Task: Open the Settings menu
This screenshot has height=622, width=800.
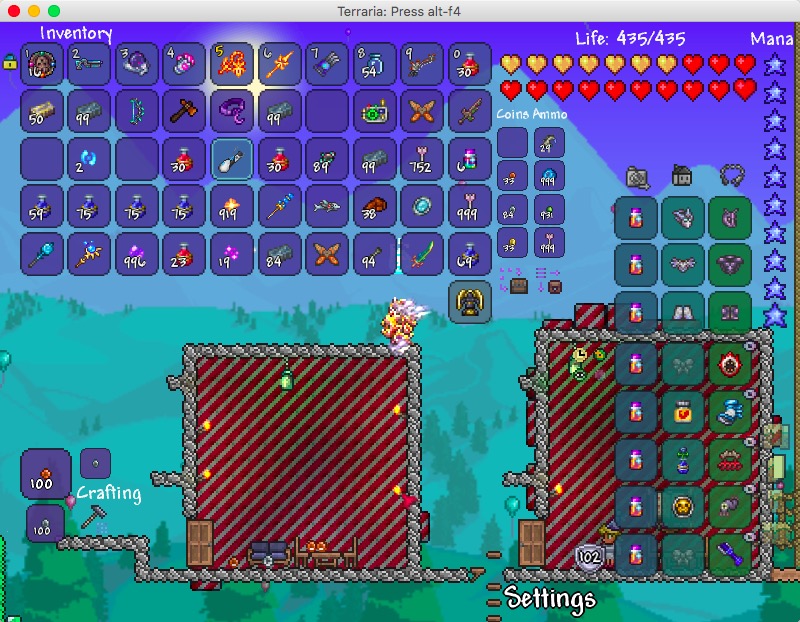Action: coord(550,599)
